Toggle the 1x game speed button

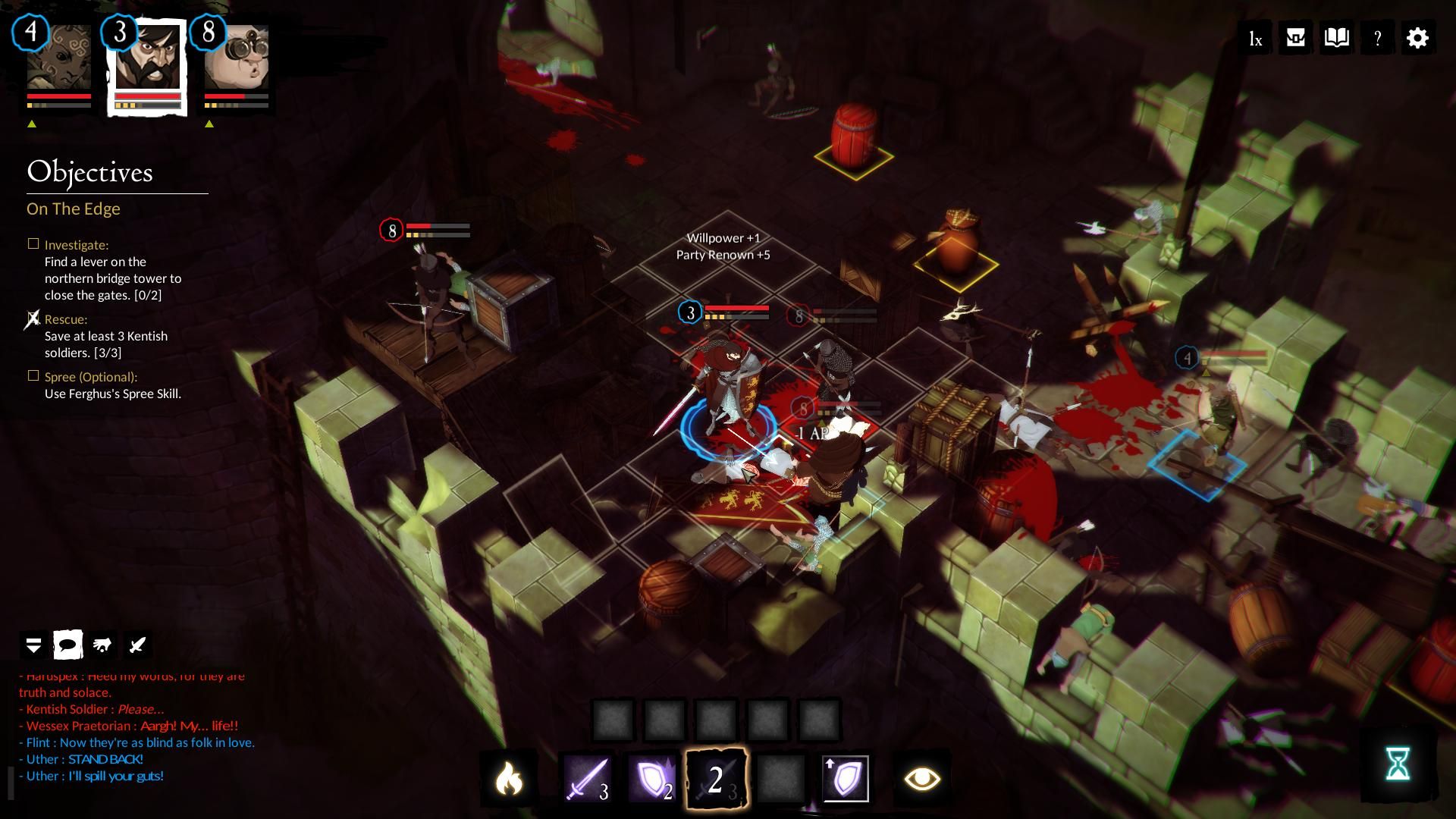pyautogui.click(x=1256, y=39)
